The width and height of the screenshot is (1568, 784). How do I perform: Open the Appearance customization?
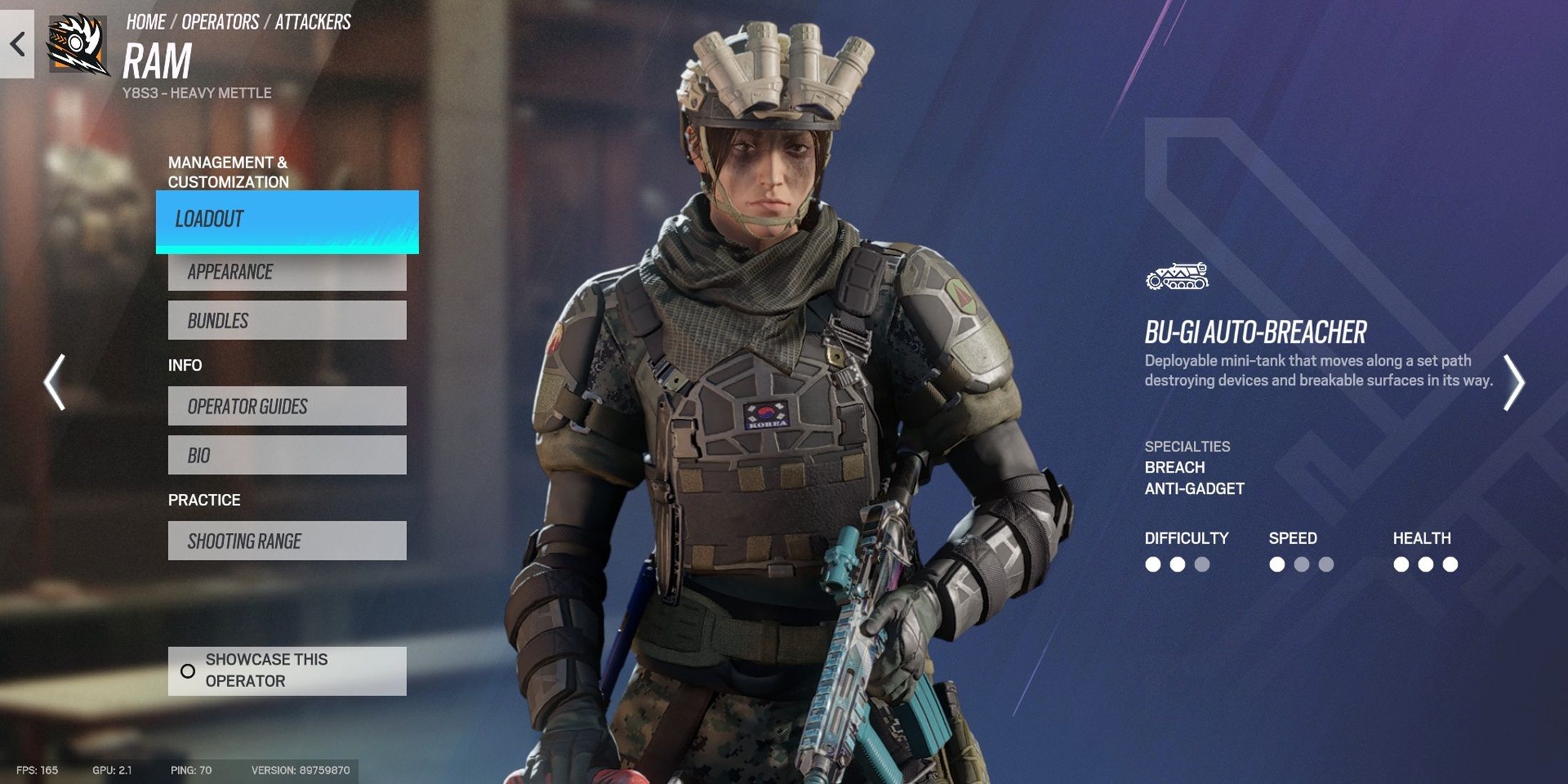click(x=287, y=272)
